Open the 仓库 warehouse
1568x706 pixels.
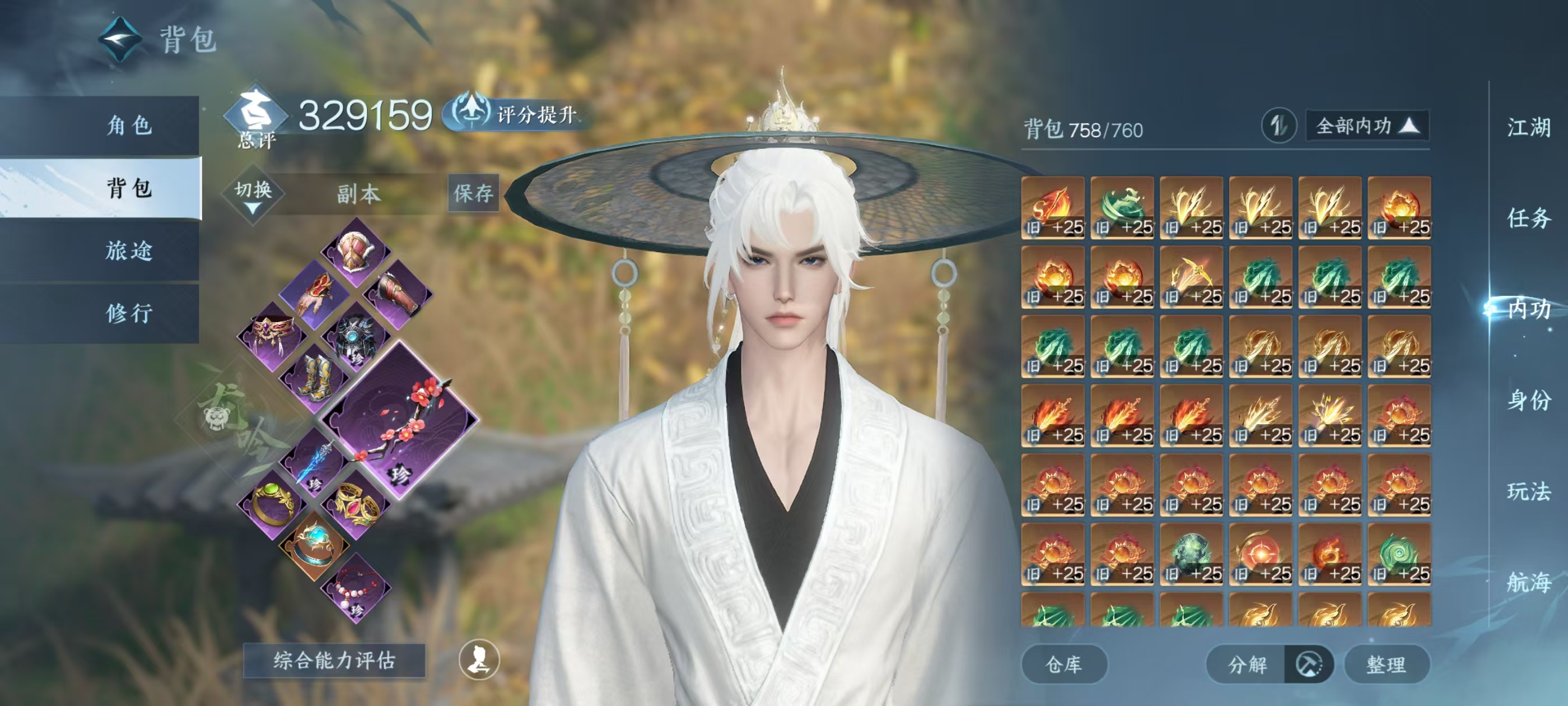[x=1063, y=664]
